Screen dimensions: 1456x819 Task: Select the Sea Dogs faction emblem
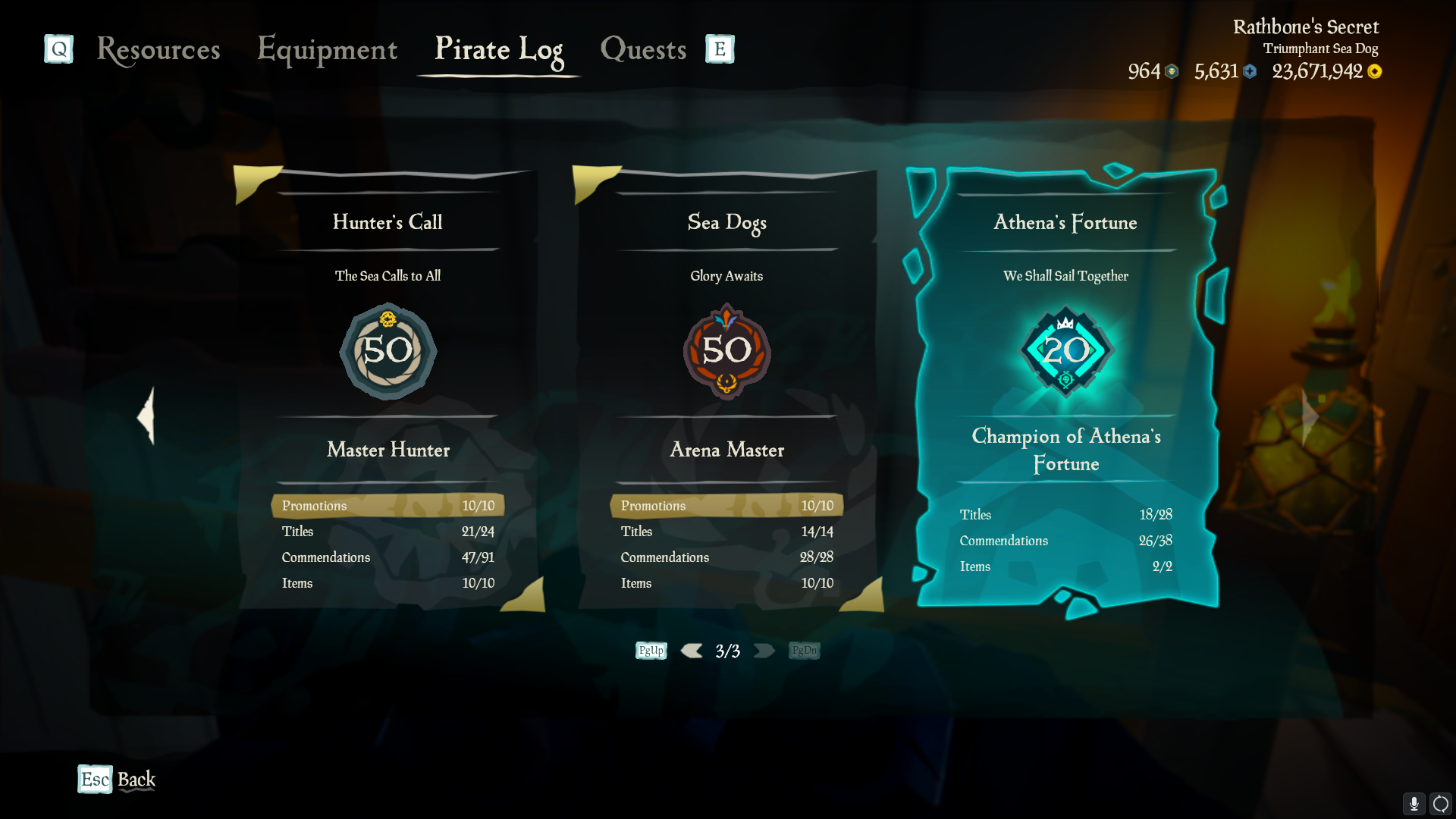[726, 351]
